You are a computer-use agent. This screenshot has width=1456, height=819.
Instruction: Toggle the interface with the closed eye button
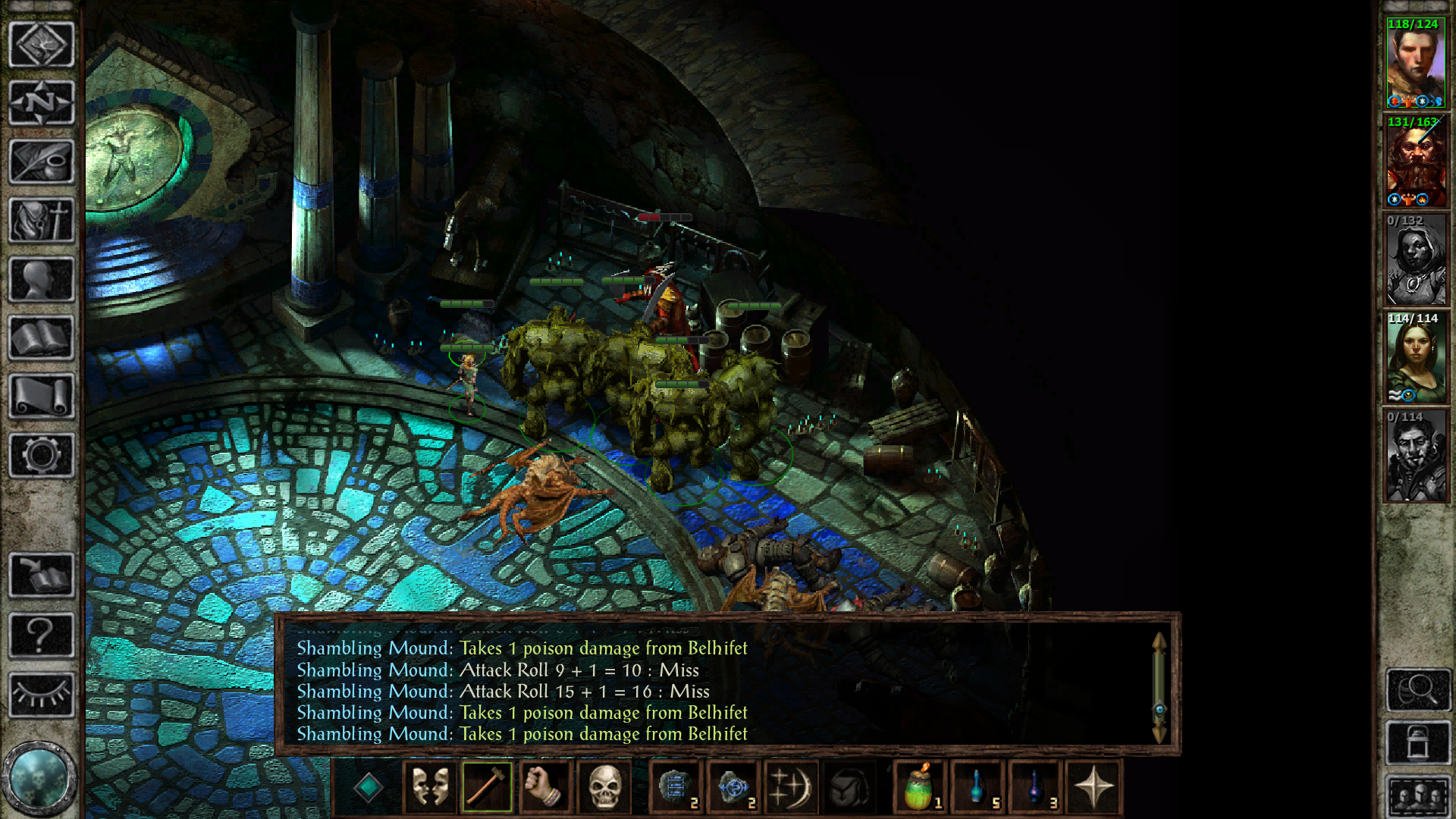pyautogui.click(x=42, y=694)
